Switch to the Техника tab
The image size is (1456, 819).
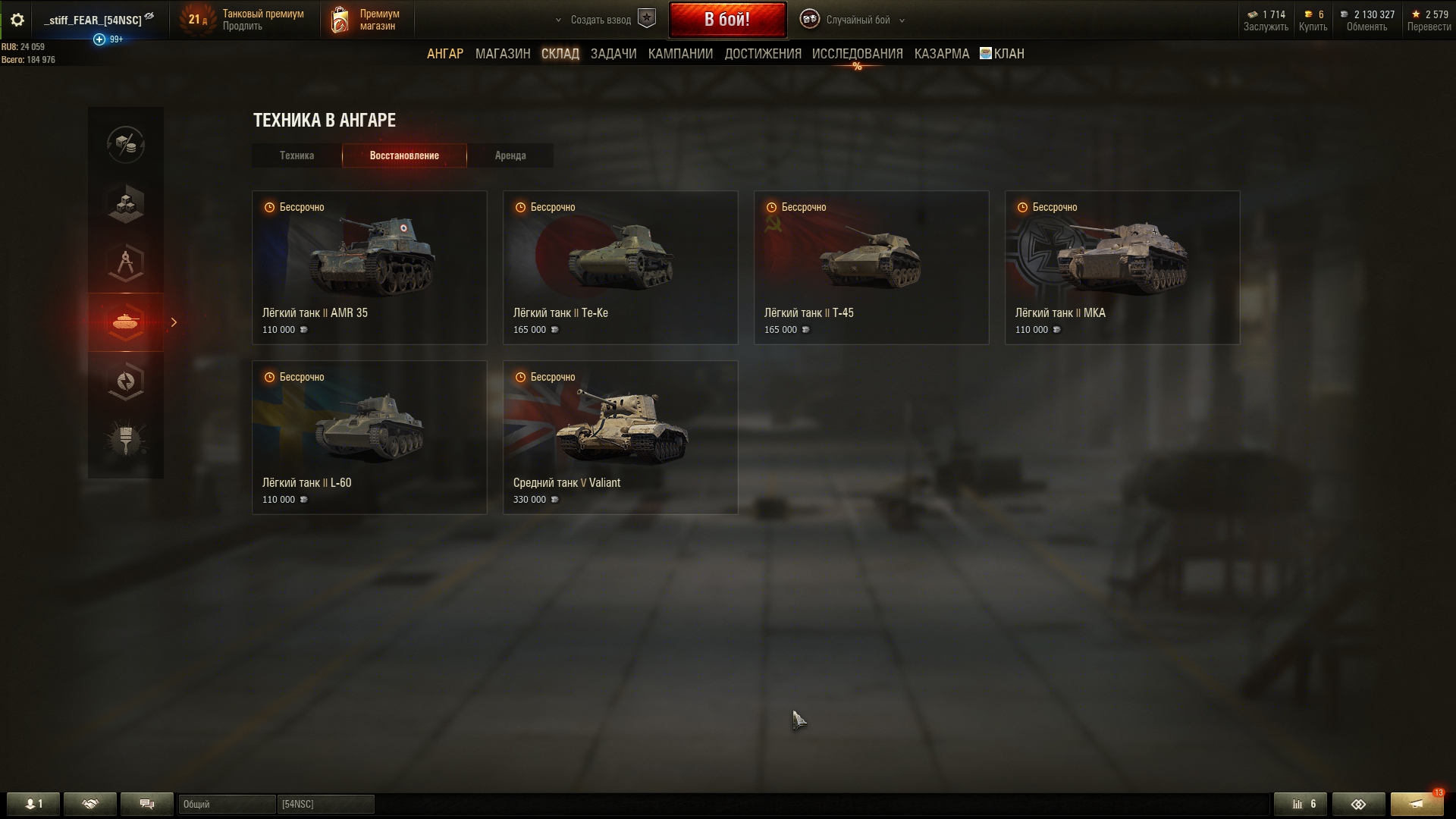pos(297,155)
